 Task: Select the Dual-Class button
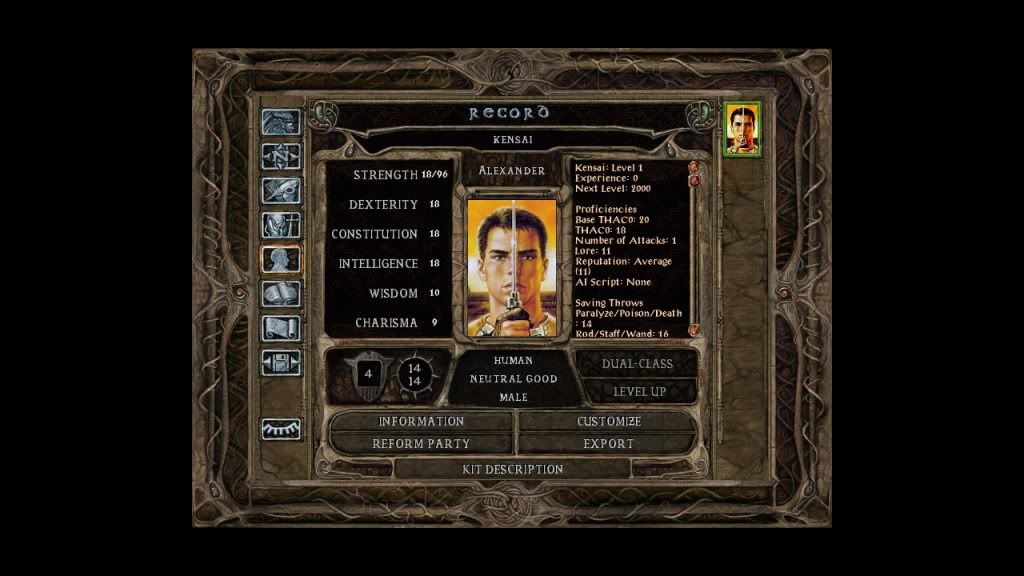pyautogui.click(x=636, y=364)
